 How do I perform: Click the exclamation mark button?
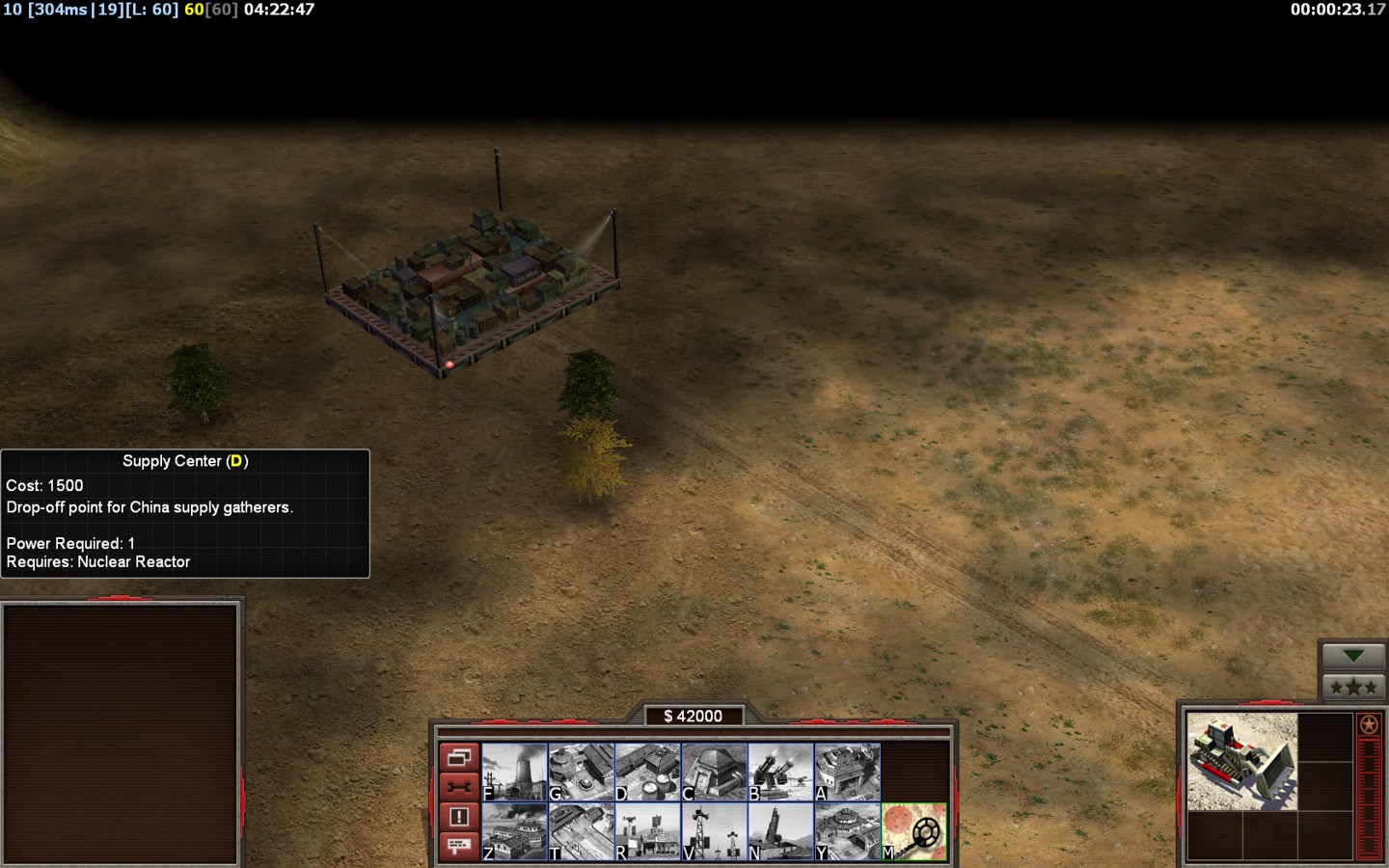[459, 817]
